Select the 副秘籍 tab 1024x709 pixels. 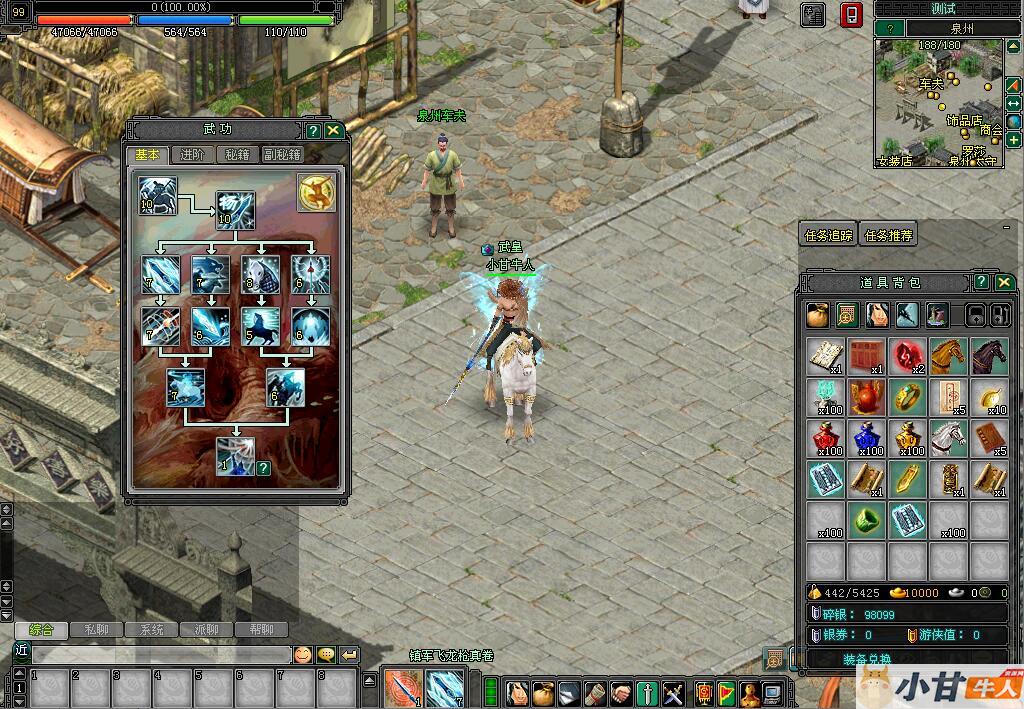[282, 155]
